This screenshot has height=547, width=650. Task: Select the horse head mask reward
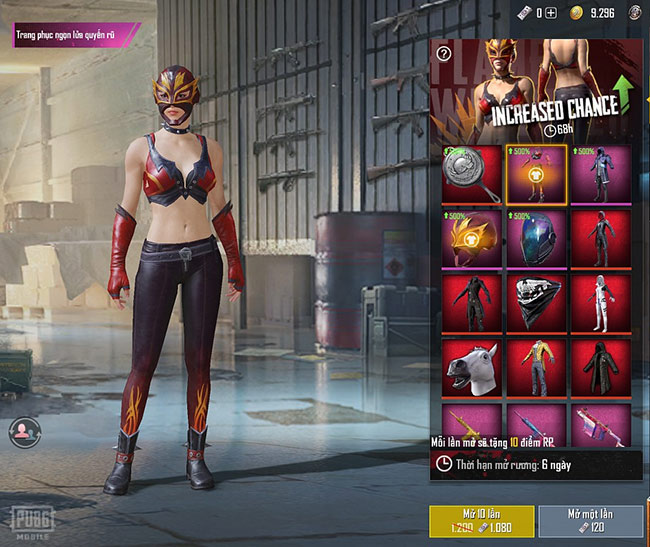click(471, 366)
